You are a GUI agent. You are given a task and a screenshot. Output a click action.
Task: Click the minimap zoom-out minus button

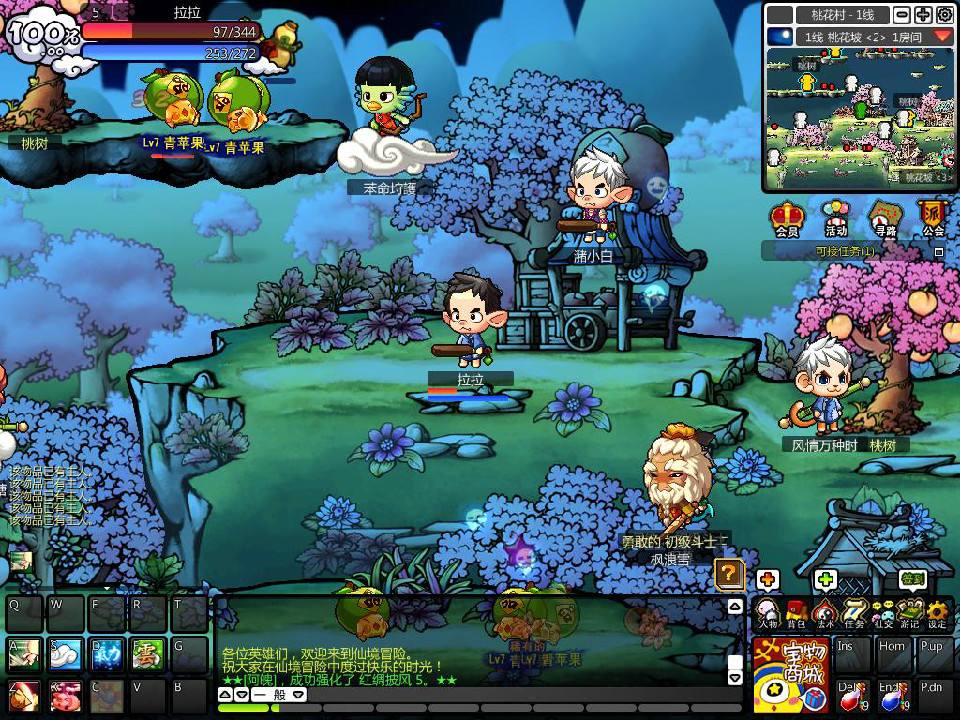coord(901,15)
